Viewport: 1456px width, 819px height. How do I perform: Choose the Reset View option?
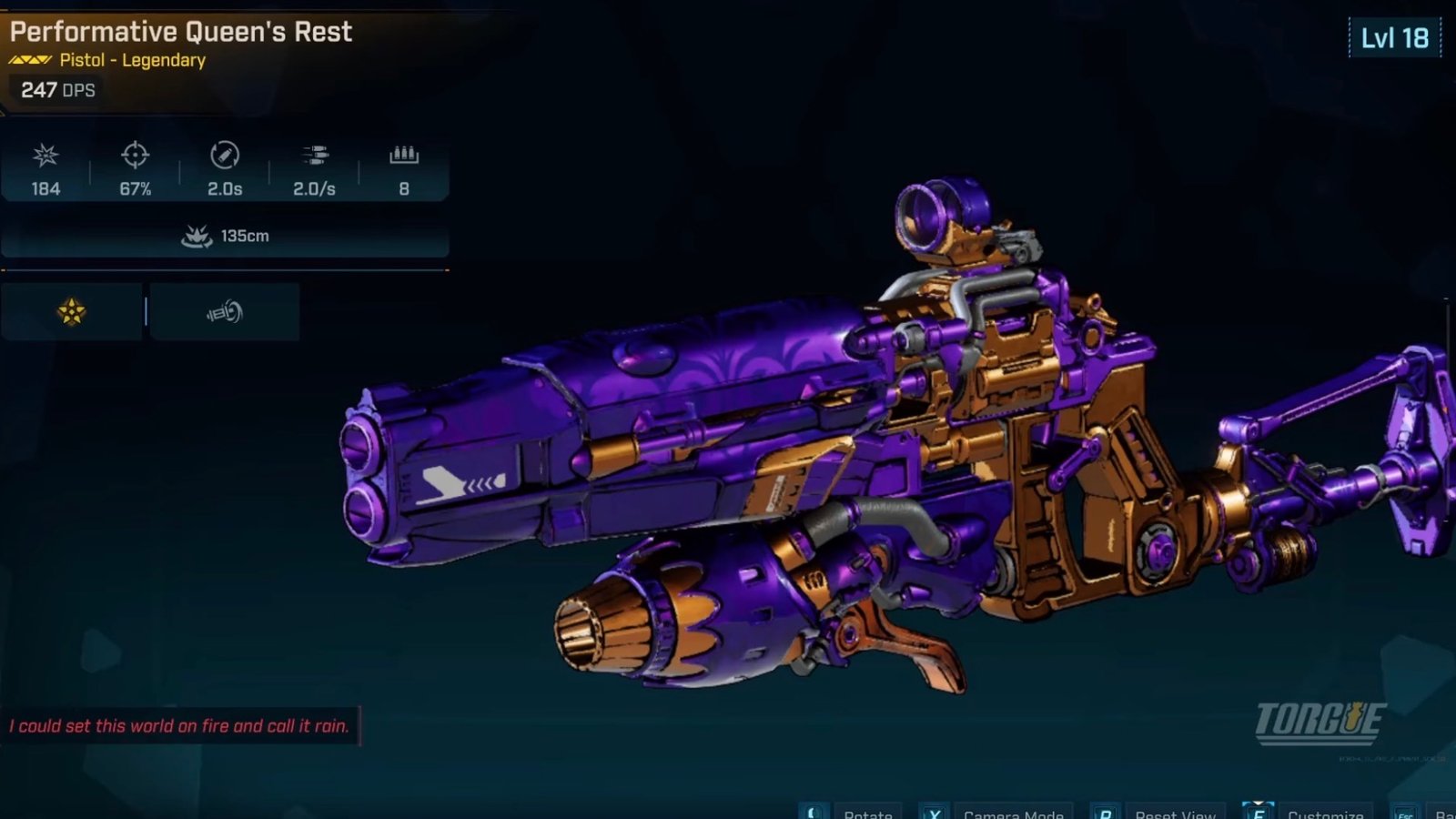[1175, 813]
